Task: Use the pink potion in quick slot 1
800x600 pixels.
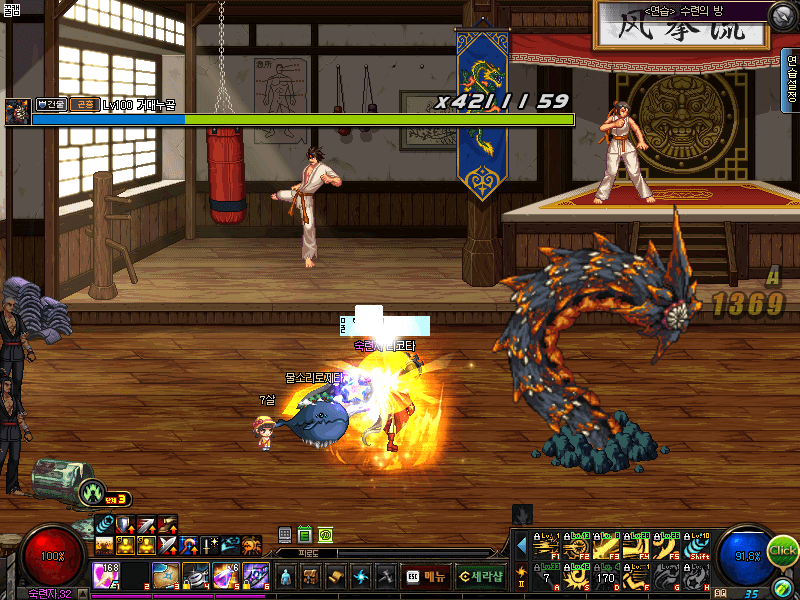Action: click(107, 575)
